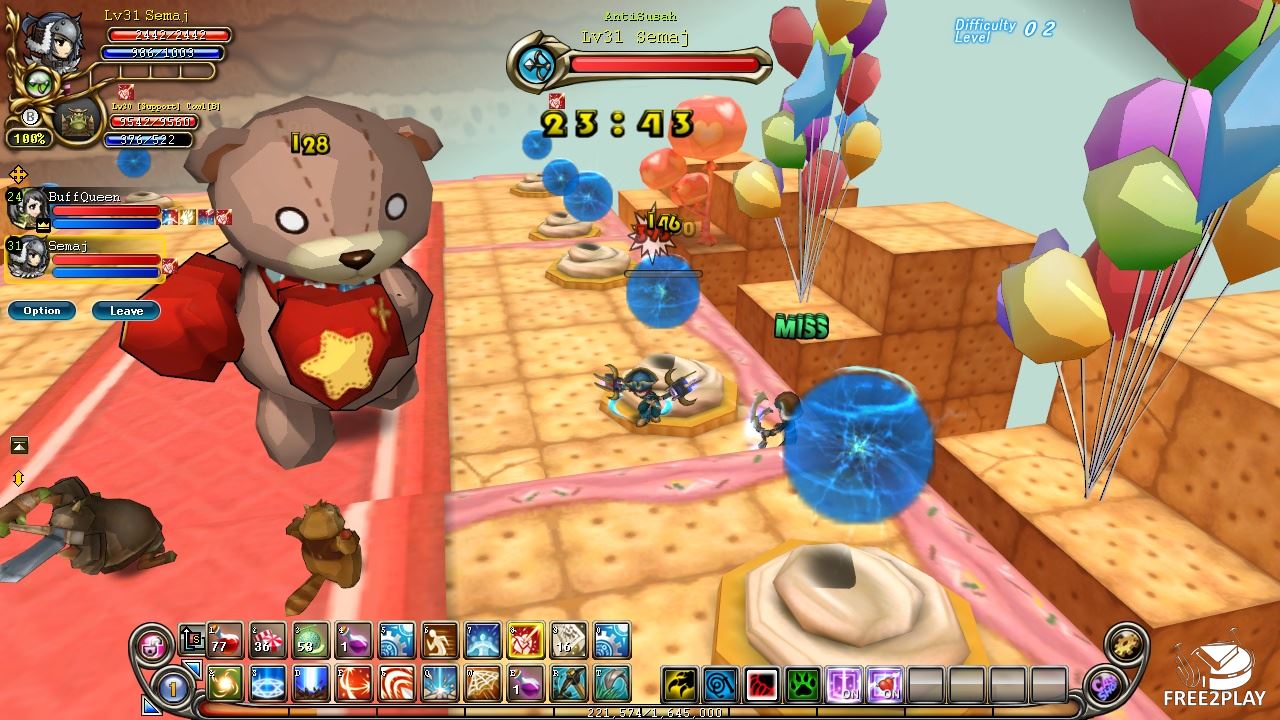Cast the spider web skill
1280x720 pixels.
click(x=483, y=684)
